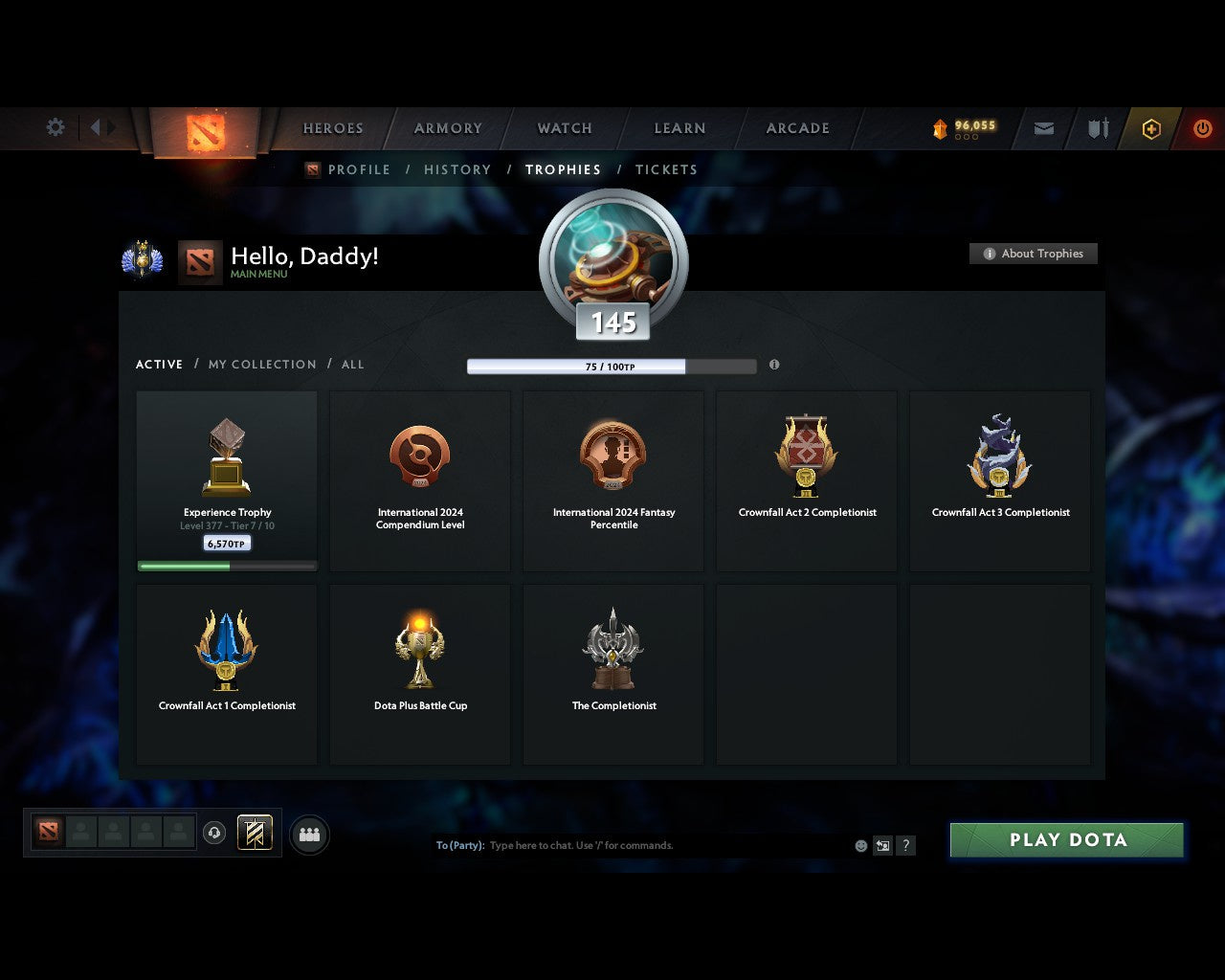Click the party invite friends icon
This screenshot has height=980, width=1225.
[x=309, y=833]
